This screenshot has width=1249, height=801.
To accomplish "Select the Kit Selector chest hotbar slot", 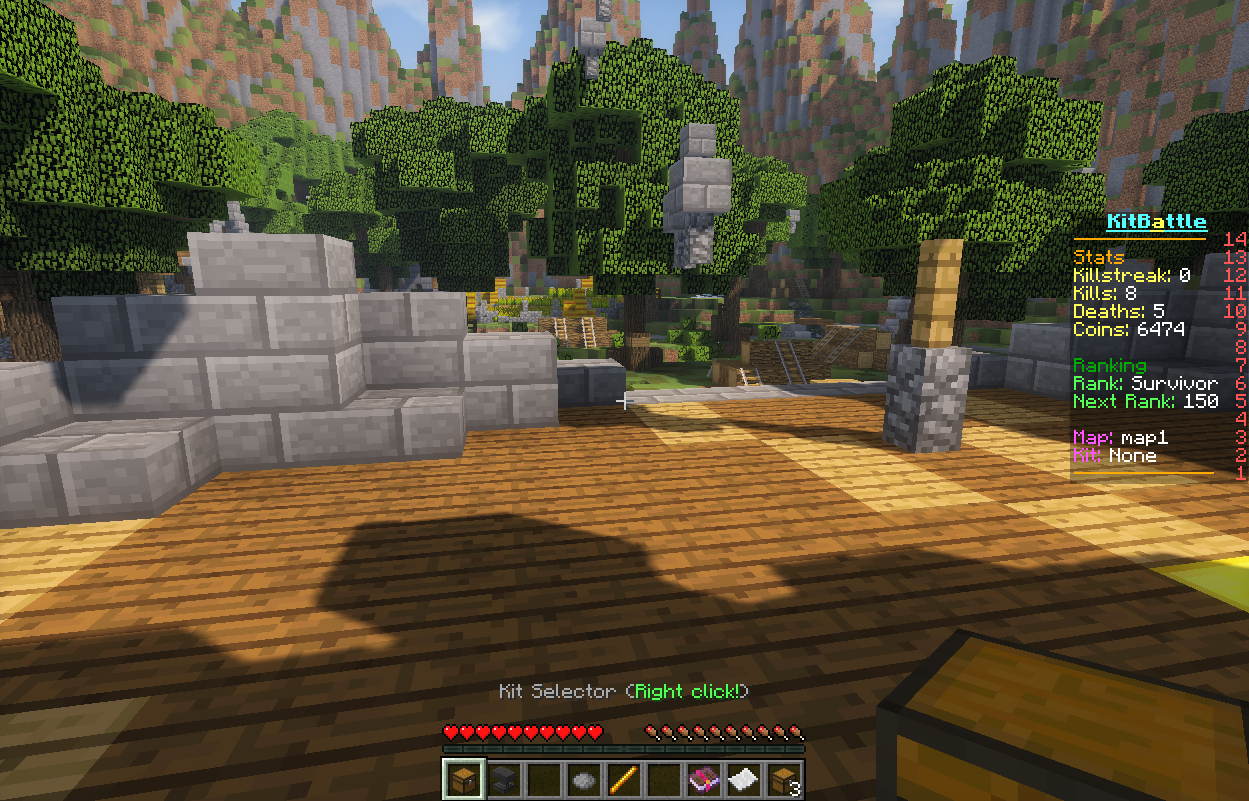I will pyautogui.click(x=463, y=778).
